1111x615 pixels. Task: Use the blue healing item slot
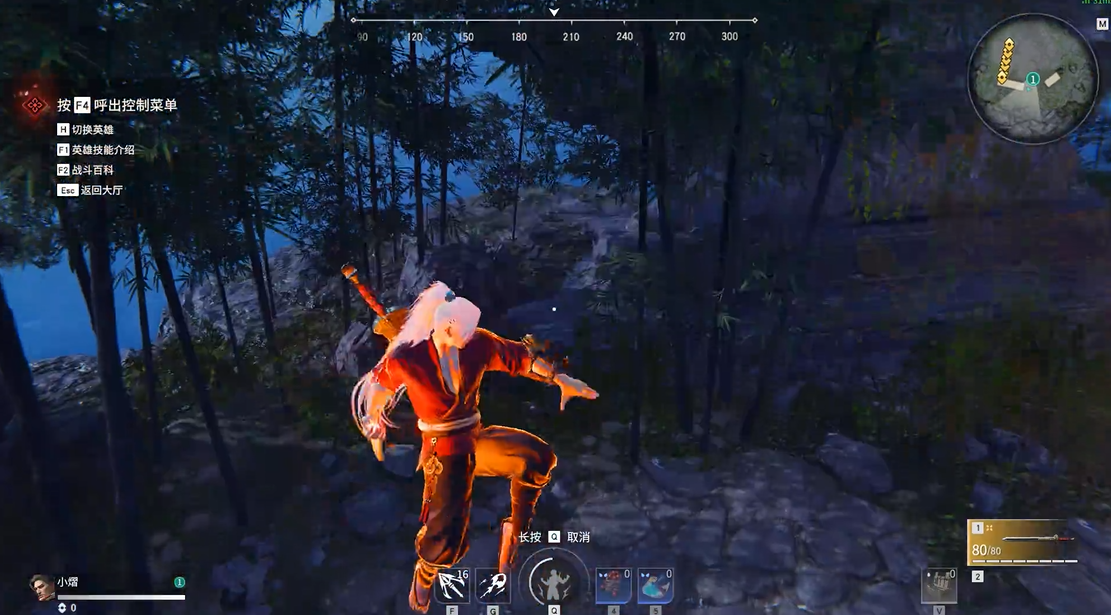(654, 586)
